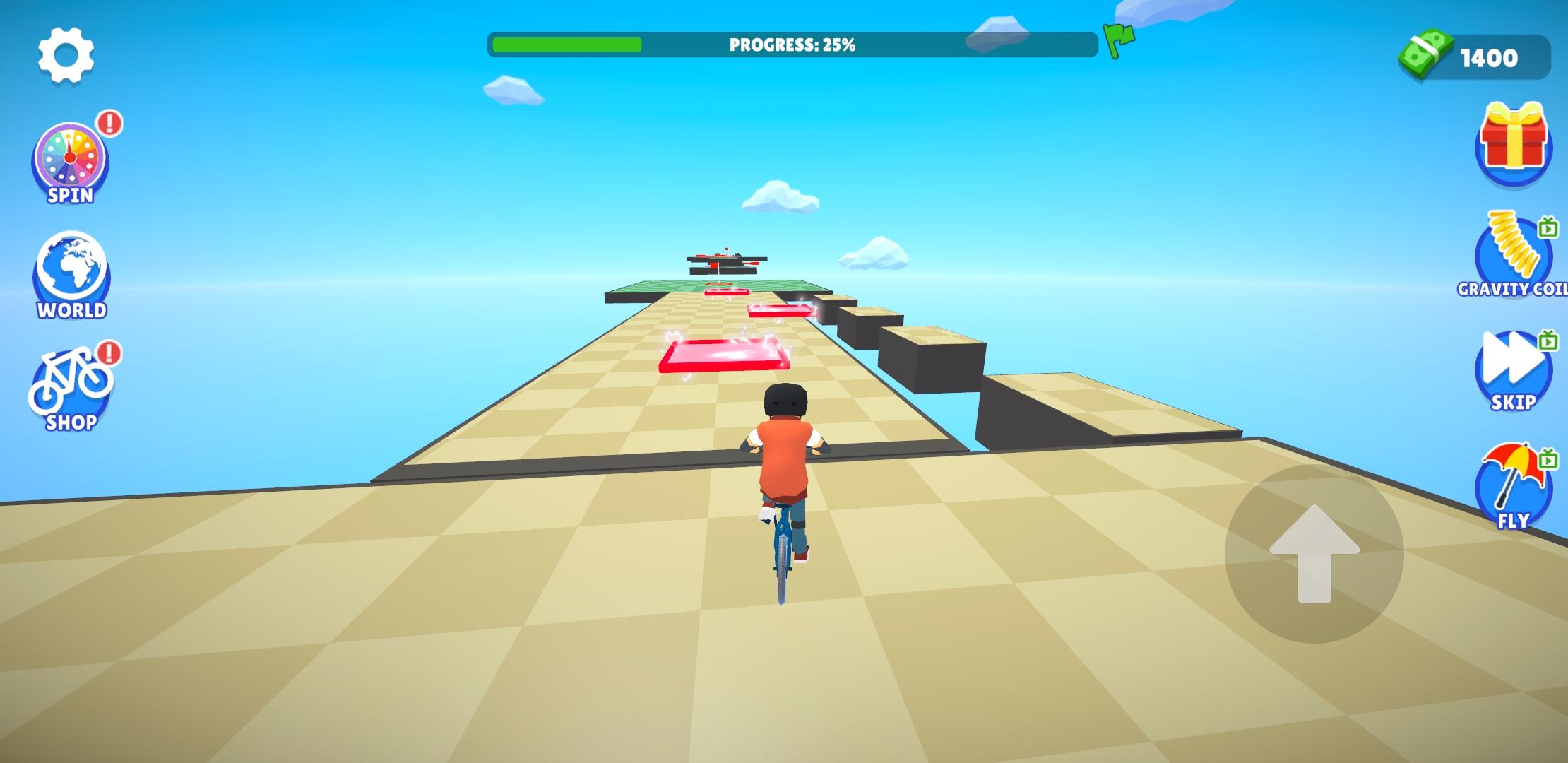This screenshot has width=1568, height=763.
Task: Tap the ad badge on FLY
Action: tap(1548, 459)
